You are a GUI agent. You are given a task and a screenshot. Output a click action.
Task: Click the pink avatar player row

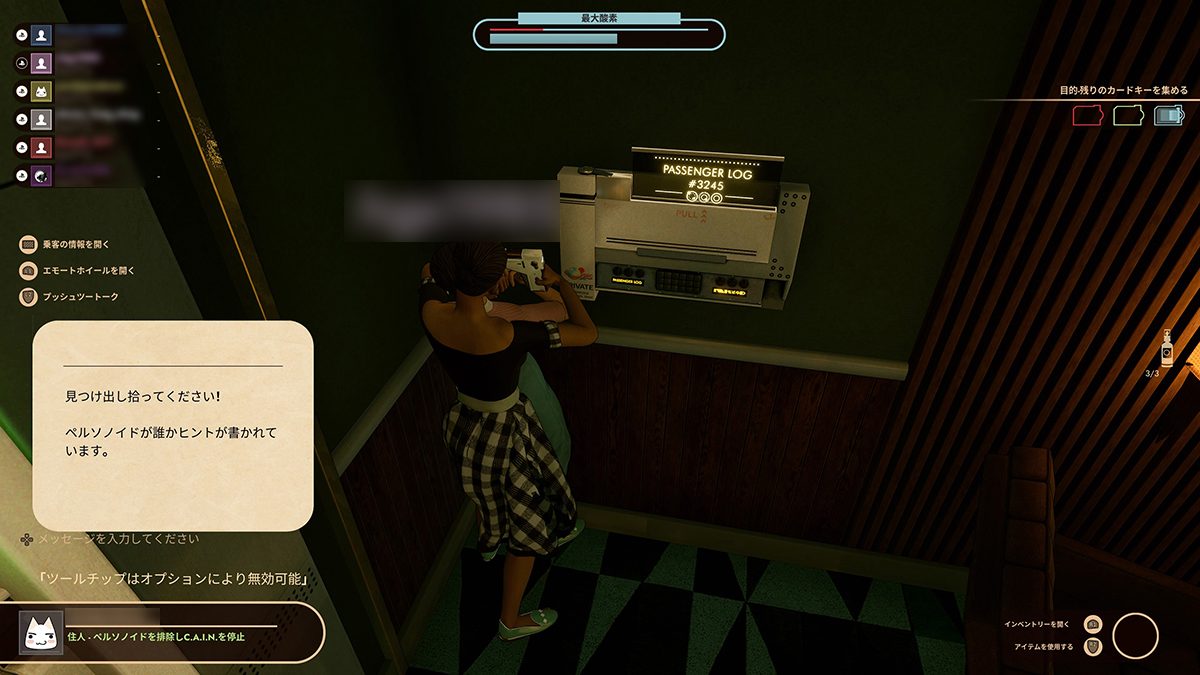[41, 63]
